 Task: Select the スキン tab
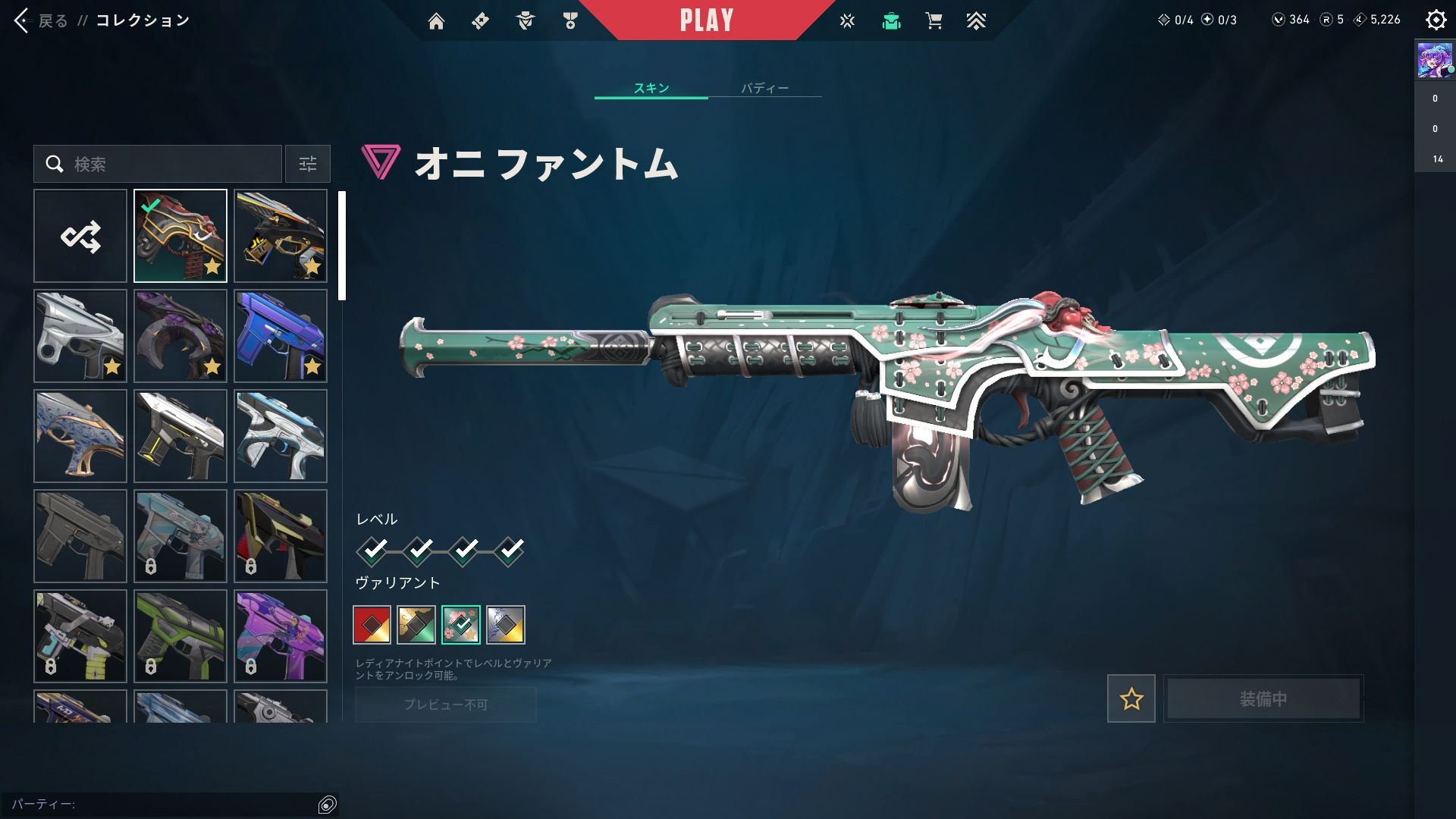pos(651,88)
